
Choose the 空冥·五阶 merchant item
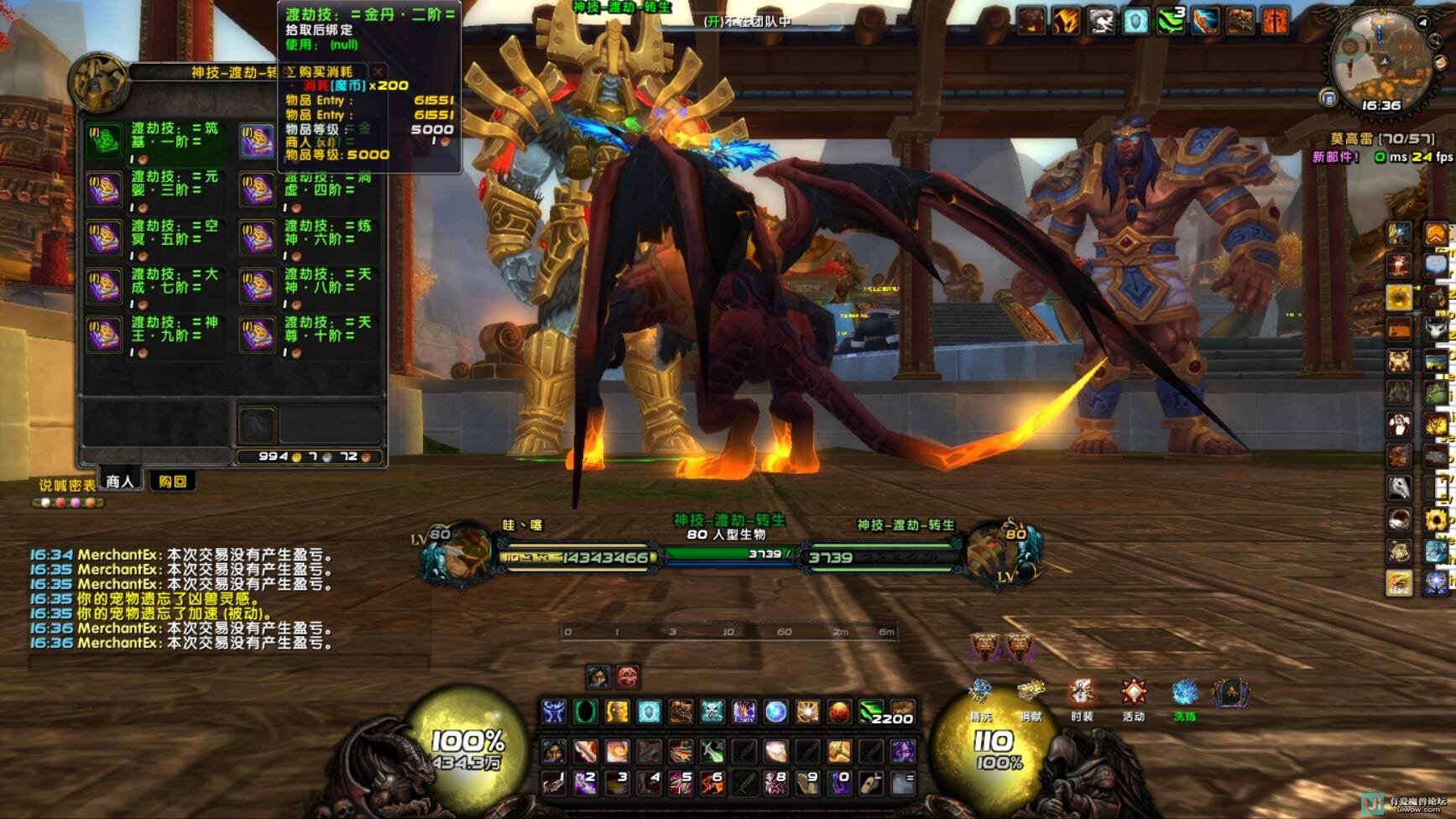(x=104, y=238)
